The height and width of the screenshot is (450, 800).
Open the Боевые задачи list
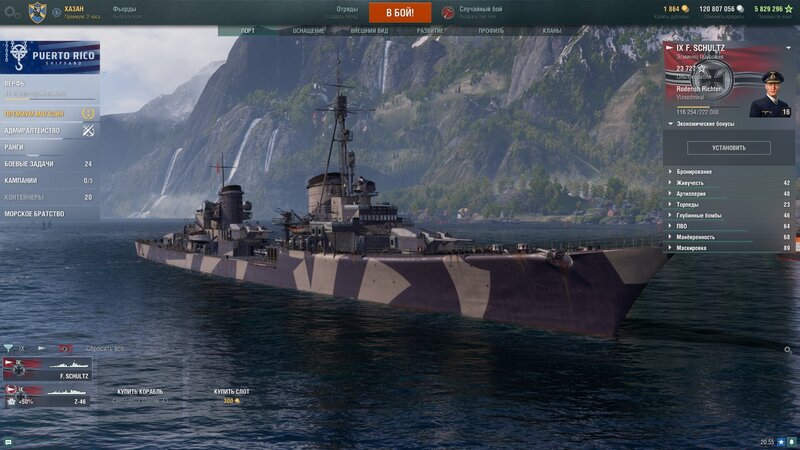pyautogui.click(x=32, y=164)
